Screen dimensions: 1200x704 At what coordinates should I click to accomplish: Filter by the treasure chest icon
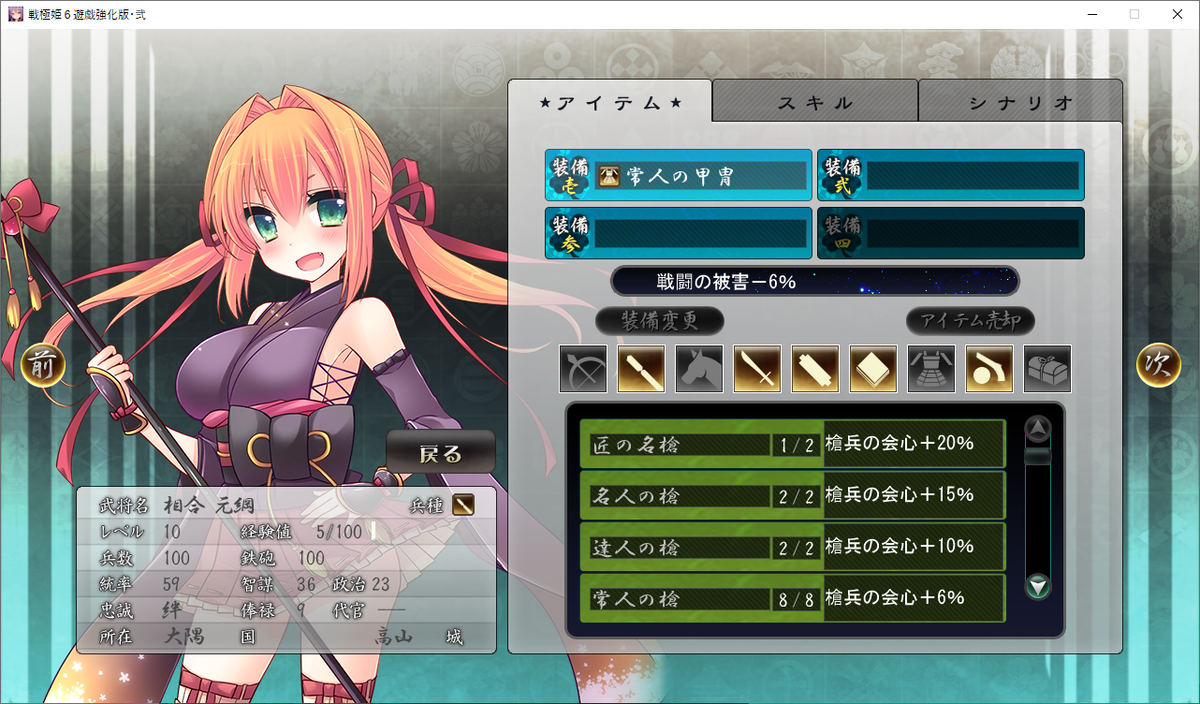coord(1047,369)
